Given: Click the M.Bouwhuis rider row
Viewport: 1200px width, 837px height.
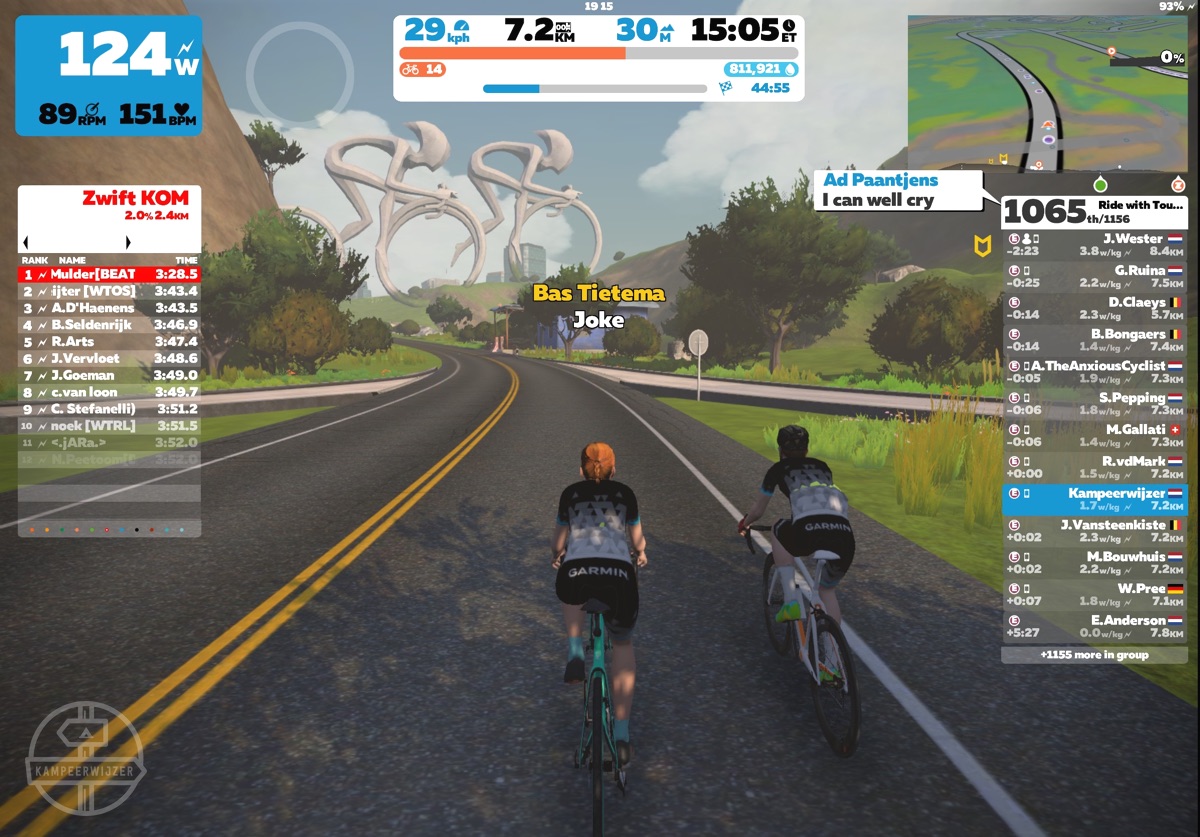Looking at the screenshot, I should (x=1094, y=563).
